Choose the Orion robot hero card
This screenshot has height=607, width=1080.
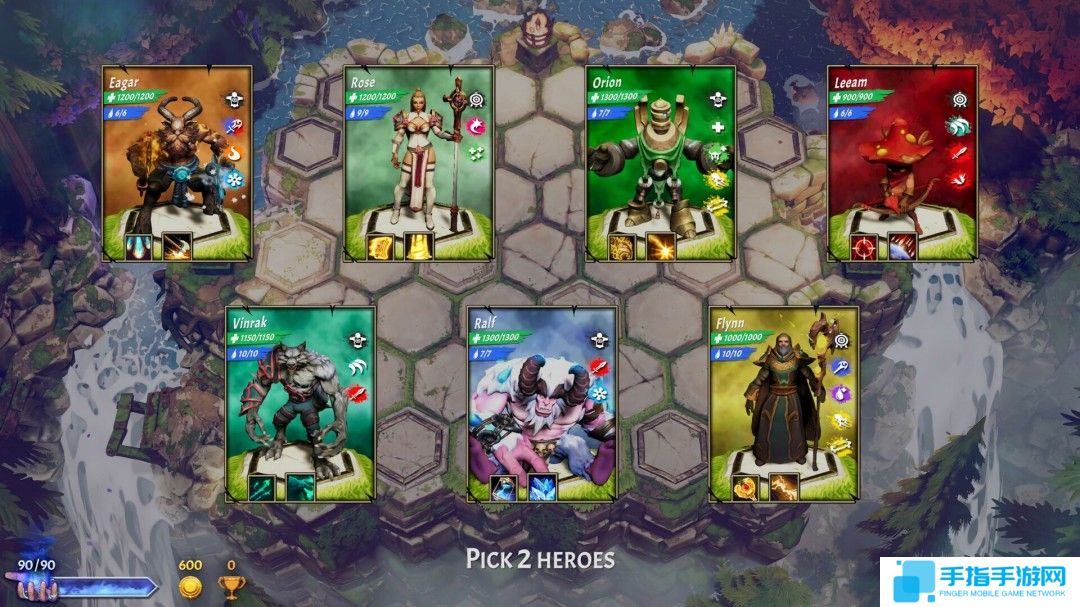coord(661,163)
